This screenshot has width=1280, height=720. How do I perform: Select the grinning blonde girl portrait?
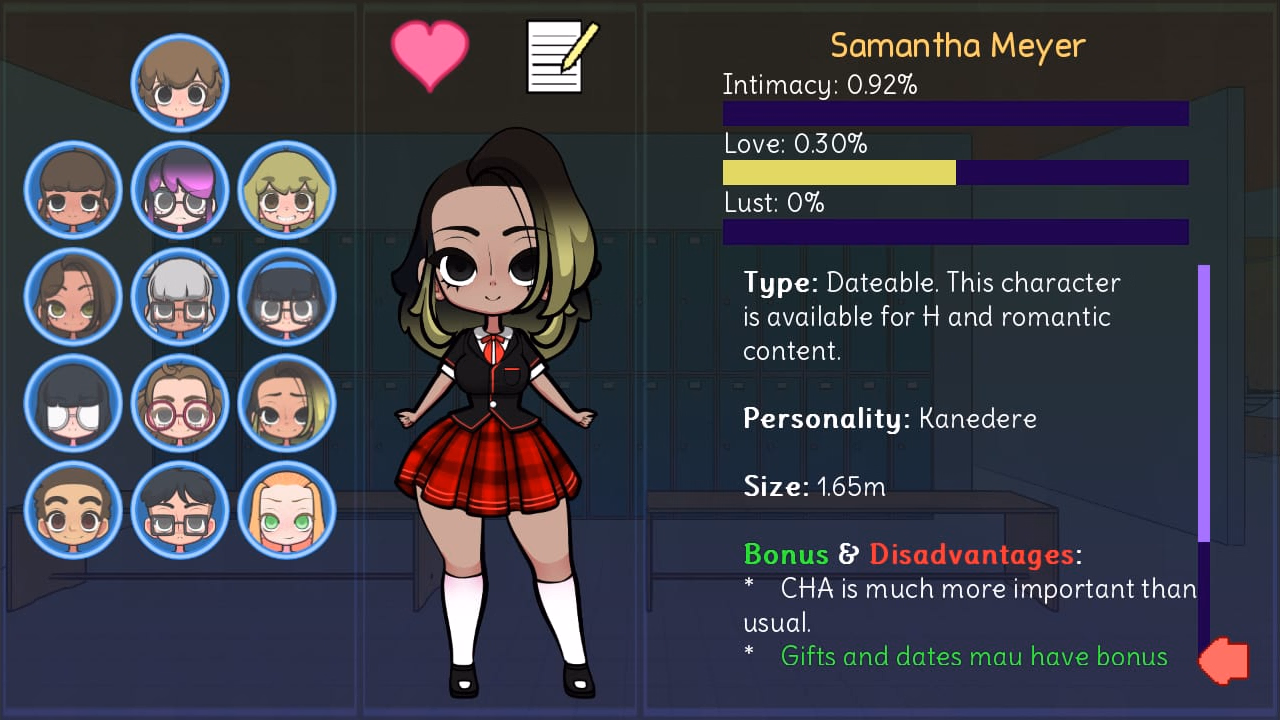point(287,190)
